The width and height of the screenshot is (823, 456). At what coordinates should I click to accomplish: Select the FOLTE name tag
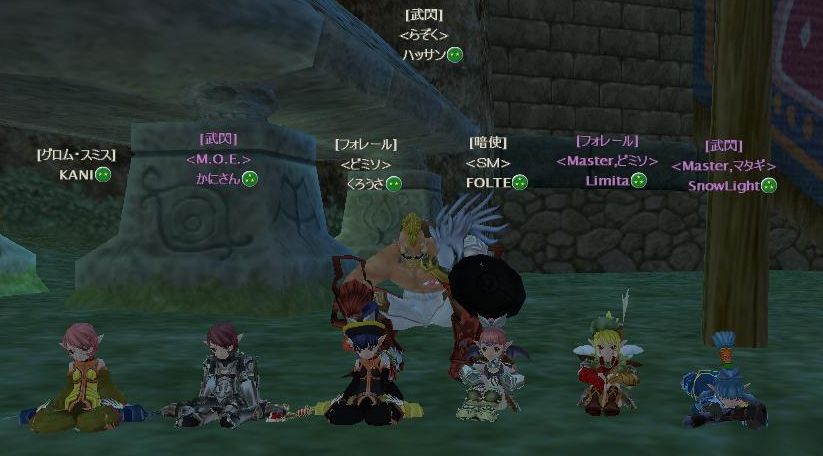[x=488, y=182]
